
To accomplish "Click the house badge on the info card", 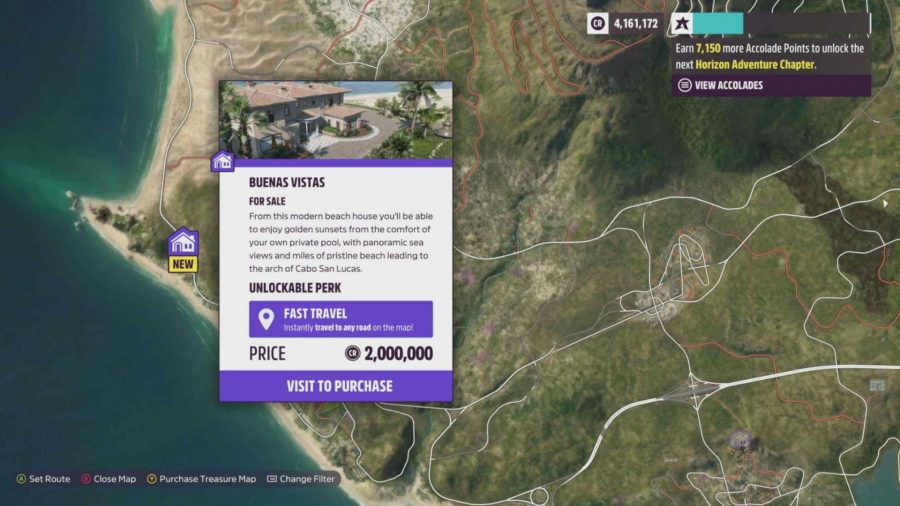I will [223, 161].
